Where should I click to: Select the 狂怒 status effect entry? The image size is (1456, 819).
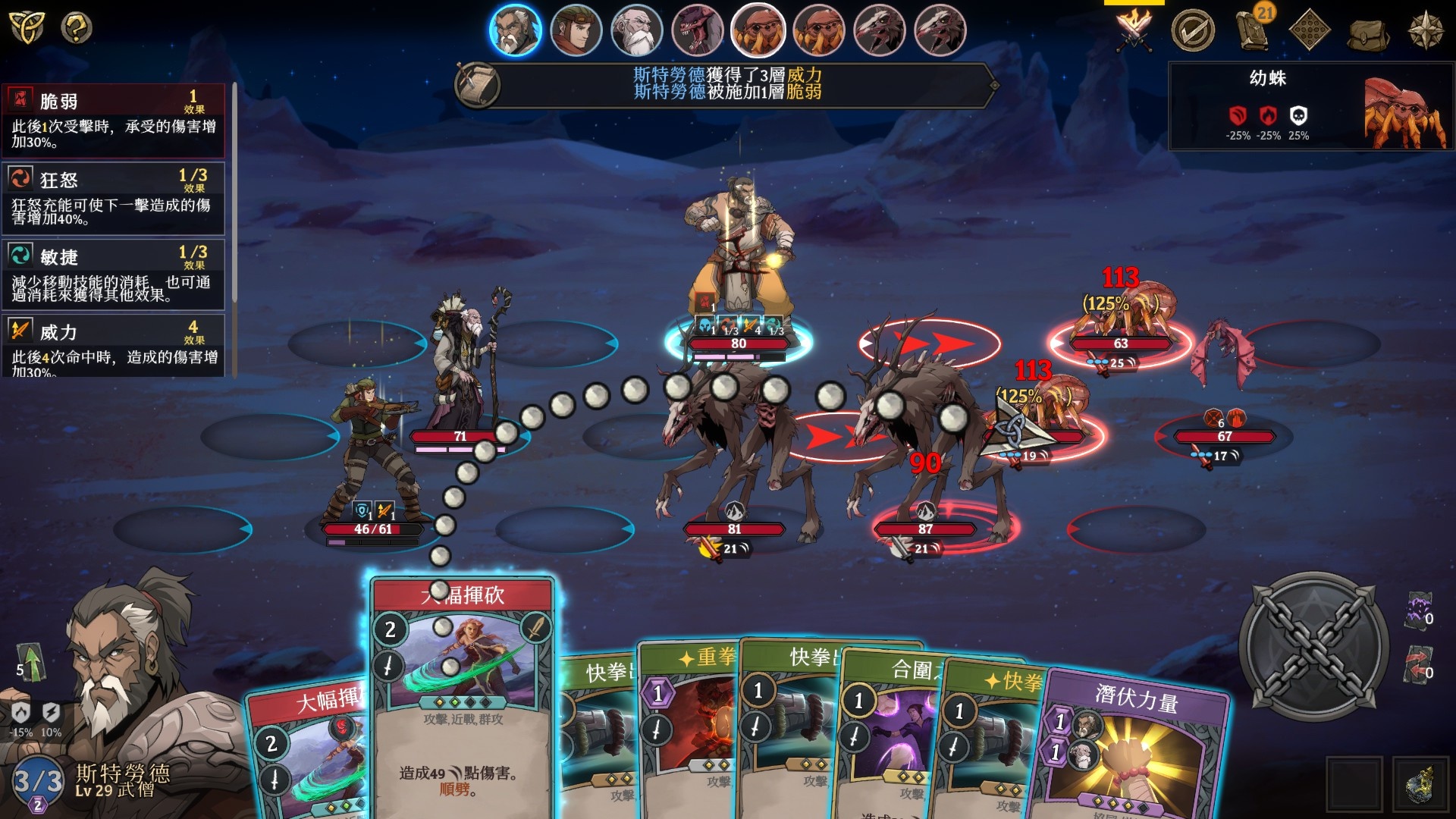point(114,198)
